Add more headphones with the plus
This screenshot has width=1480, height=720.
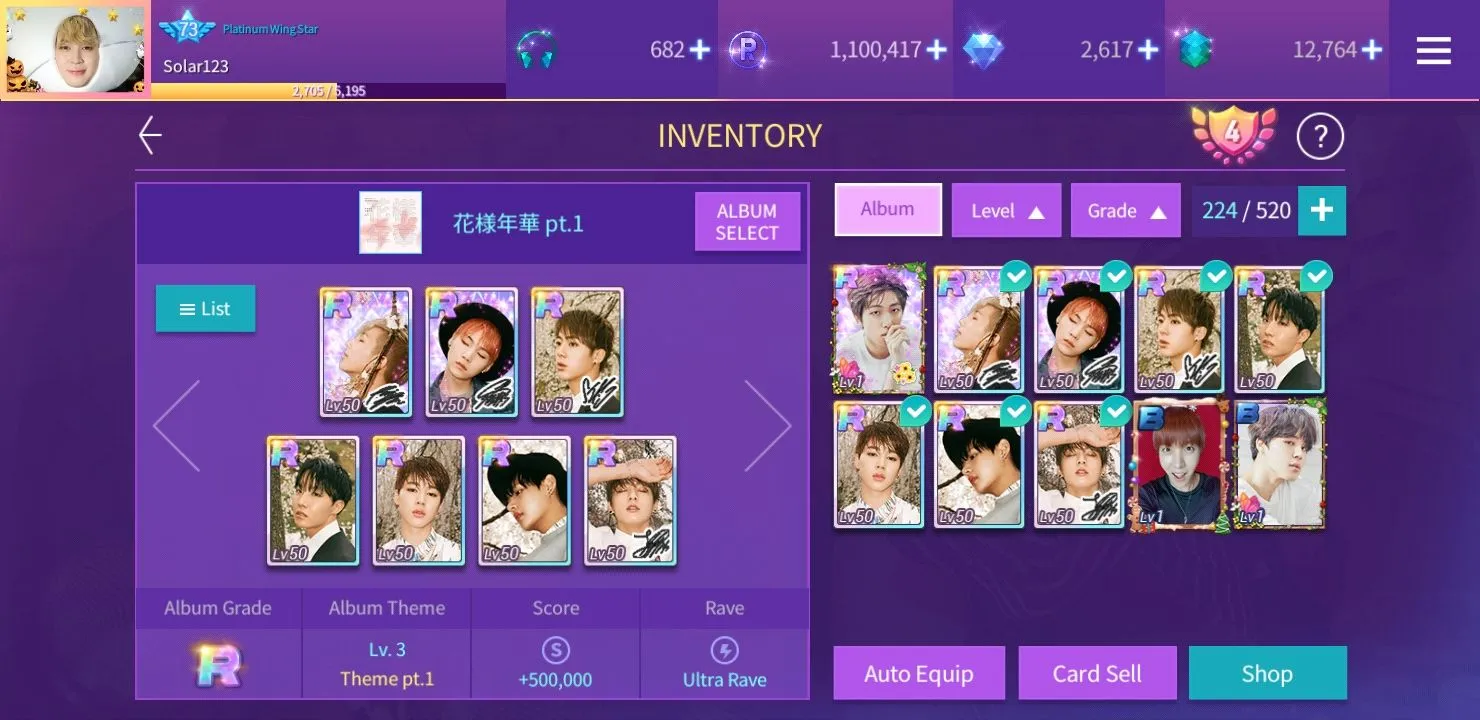tap(699, 50)
